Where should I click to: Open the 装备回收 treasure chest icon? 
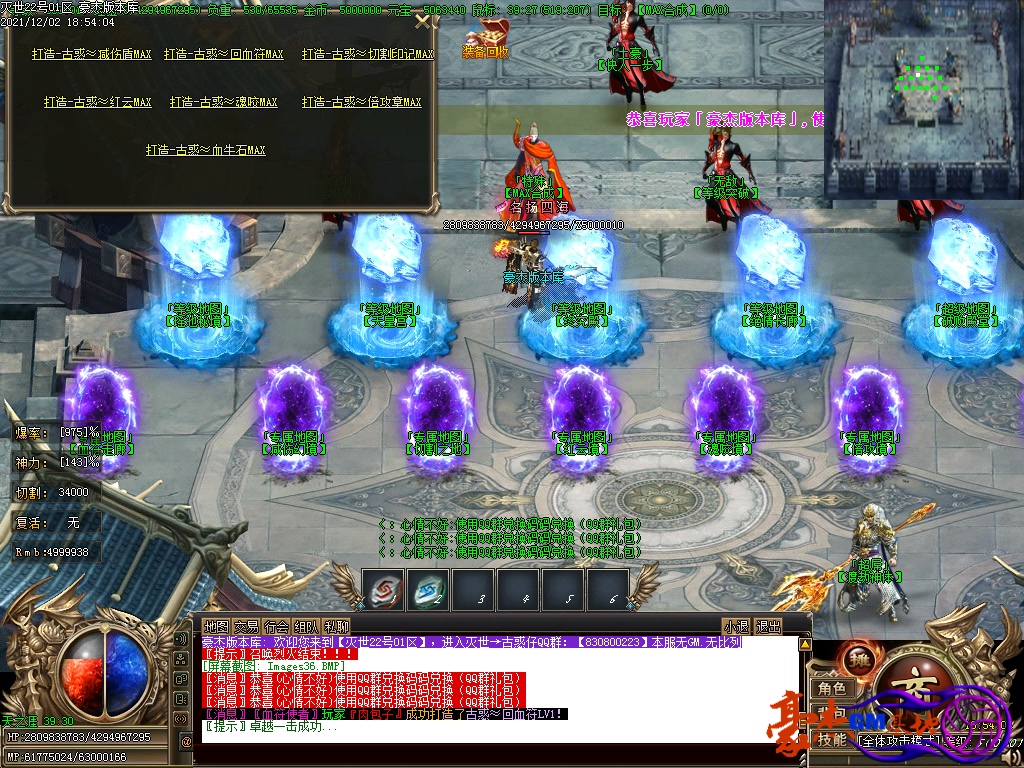click(487, 38)
